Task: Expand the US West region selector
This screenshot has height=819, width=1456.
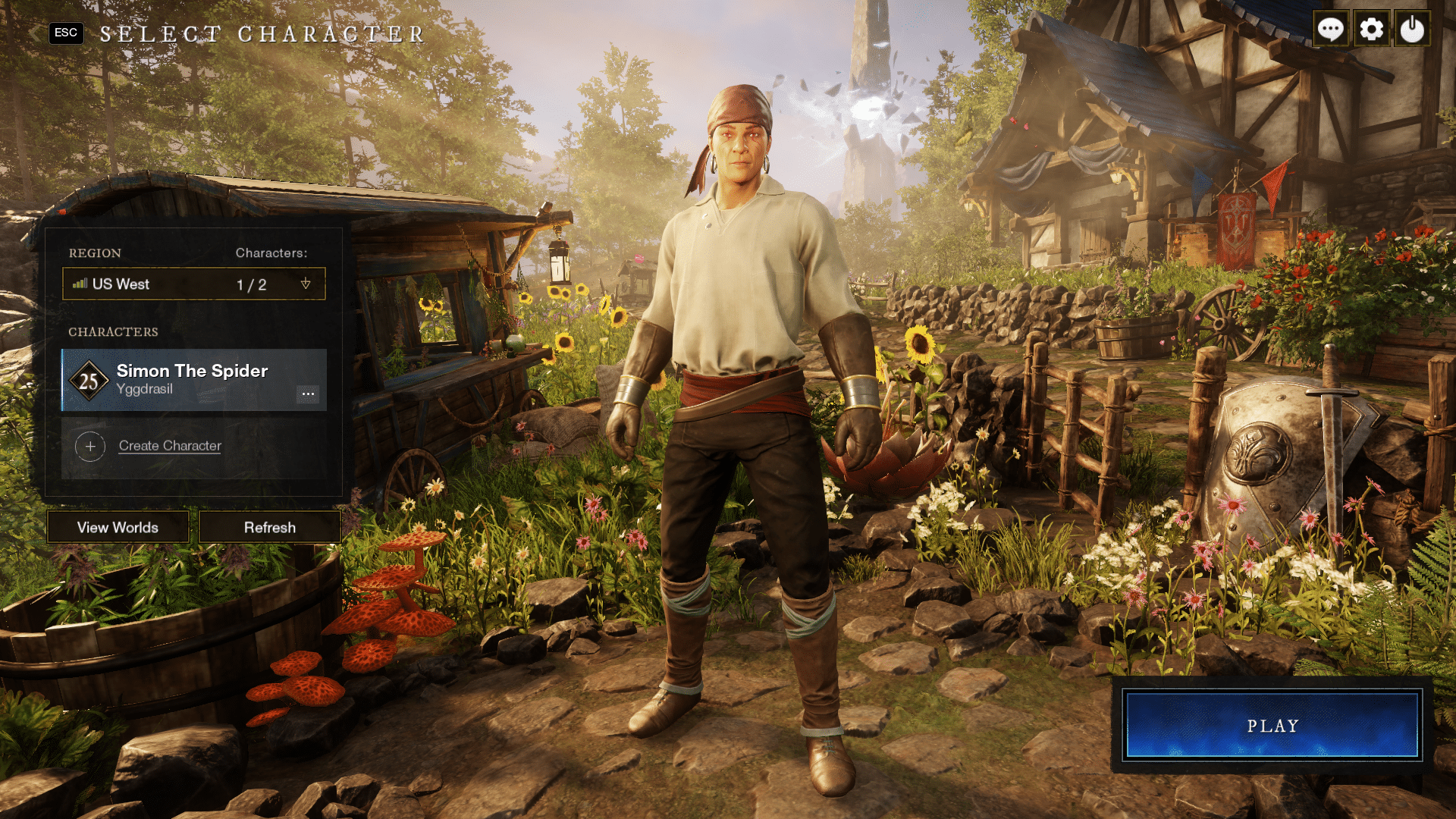Action: pyautogui.click(x=193, y=284)
